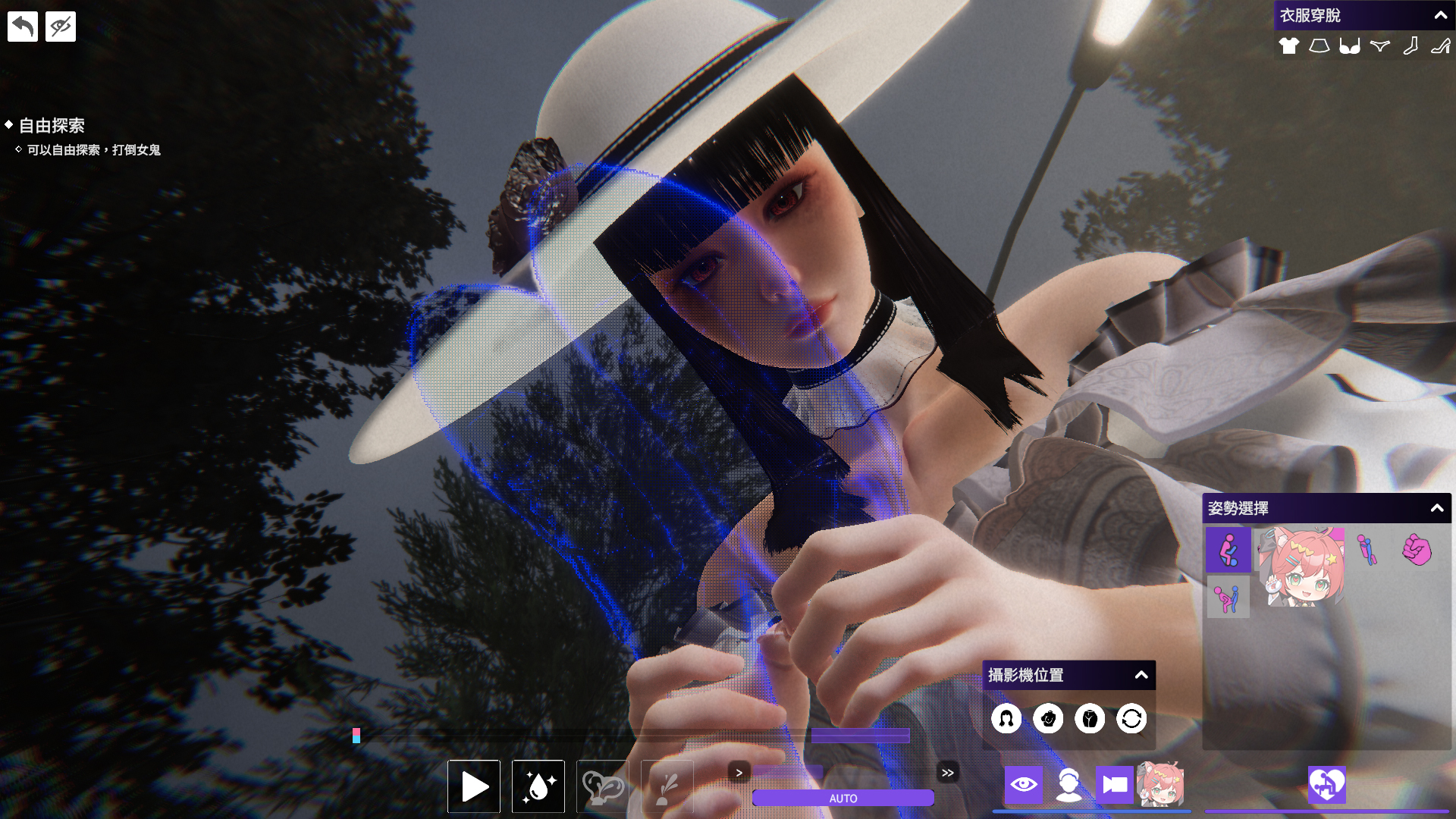This screenshot has width=1456, height=819.
Task: Select the chest camera angle icon
Action: click(x=1048, y=719)
